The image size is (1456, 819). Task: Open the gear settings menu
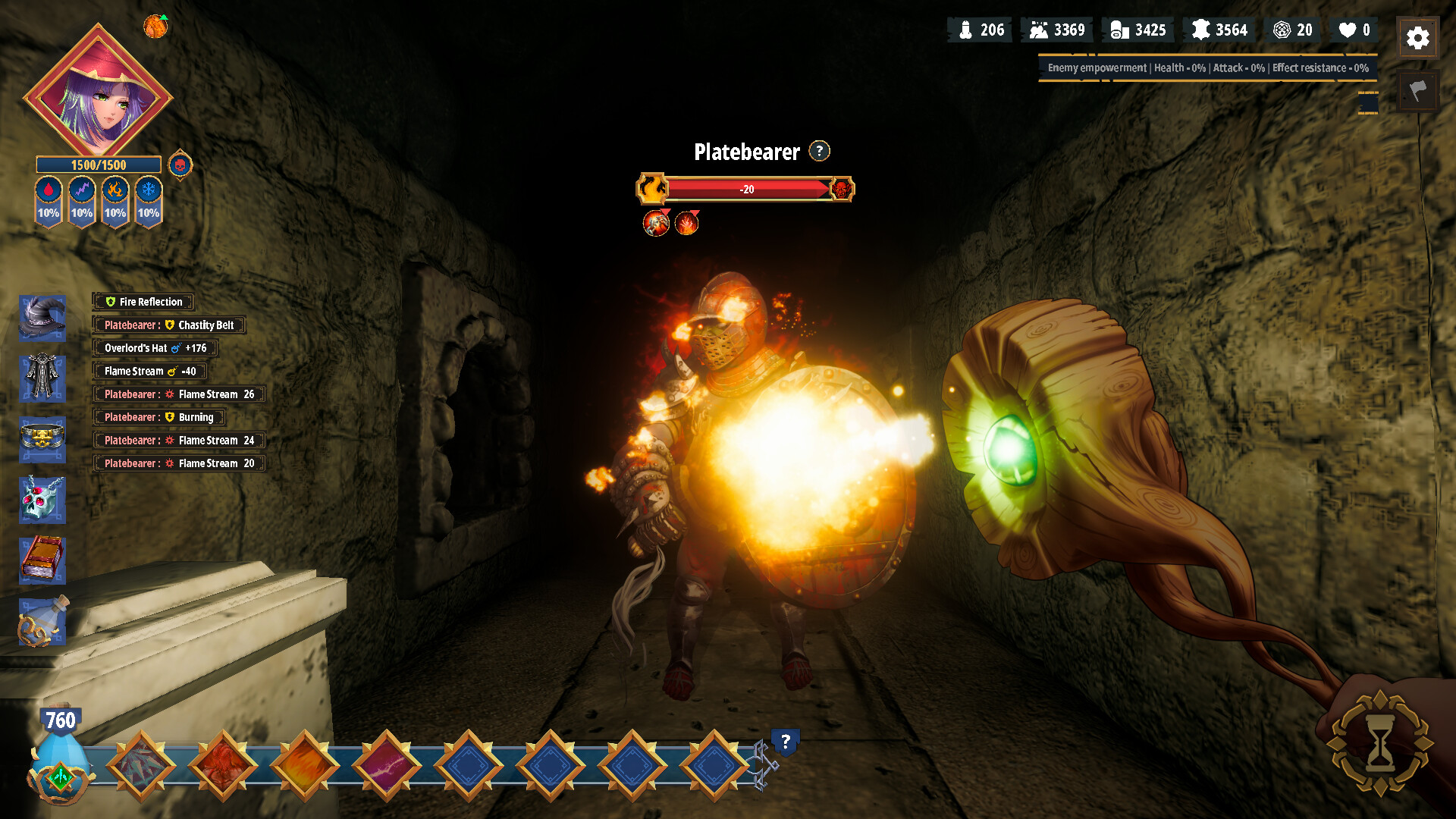(x=1417, y=38)
